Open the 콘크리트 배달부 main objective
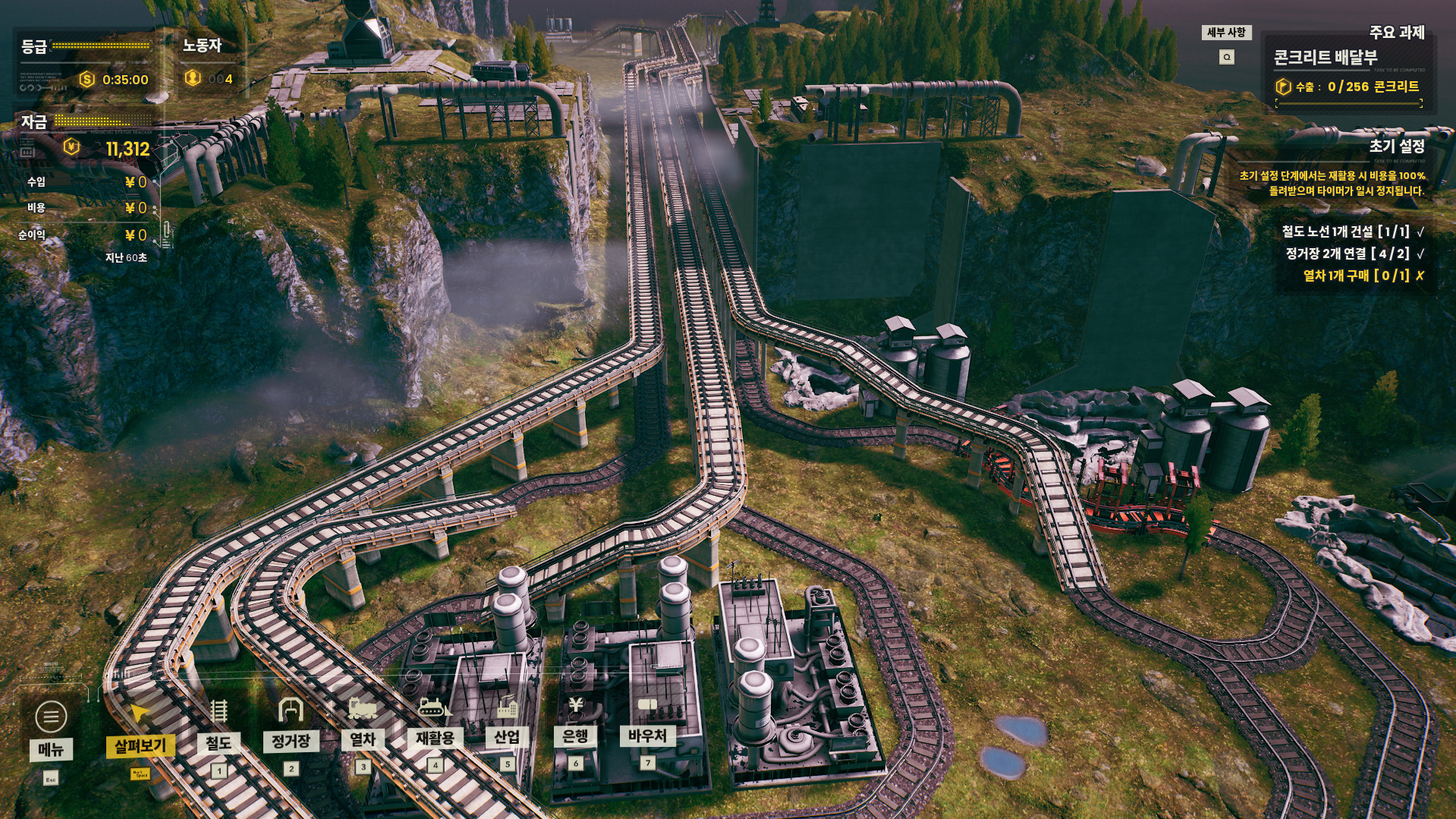Image resolution: width=1456 pixels, height=819 pixels. coord(1325,58)
